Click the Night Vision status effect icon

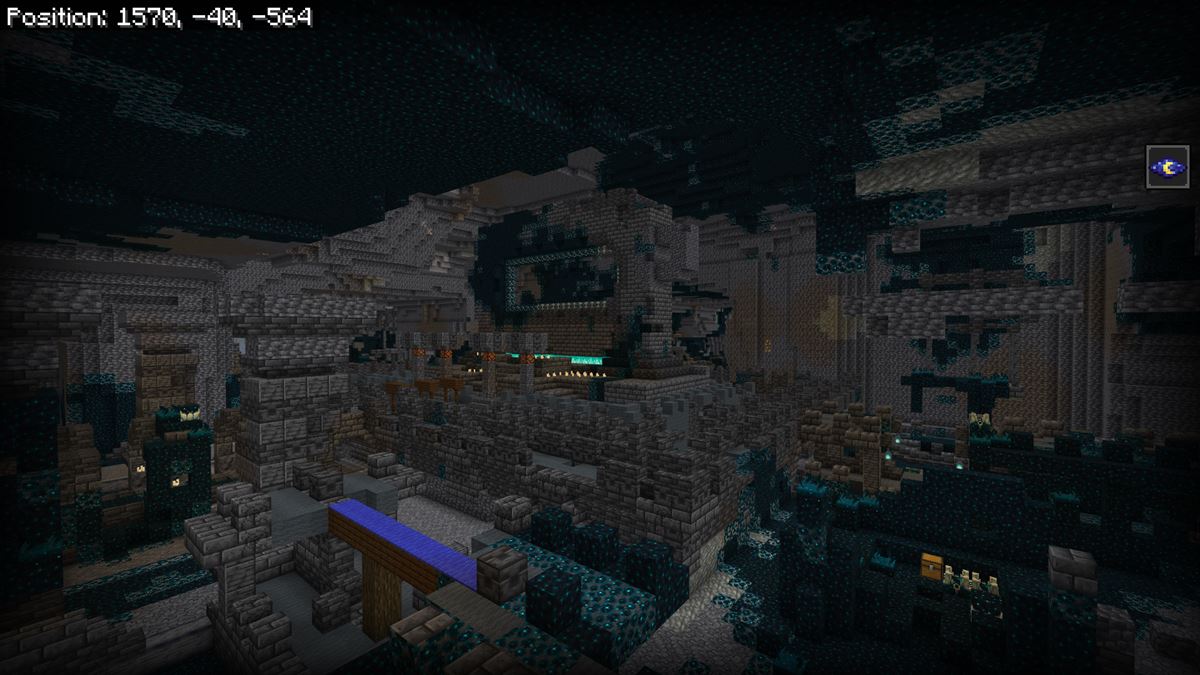point(1167,167)
